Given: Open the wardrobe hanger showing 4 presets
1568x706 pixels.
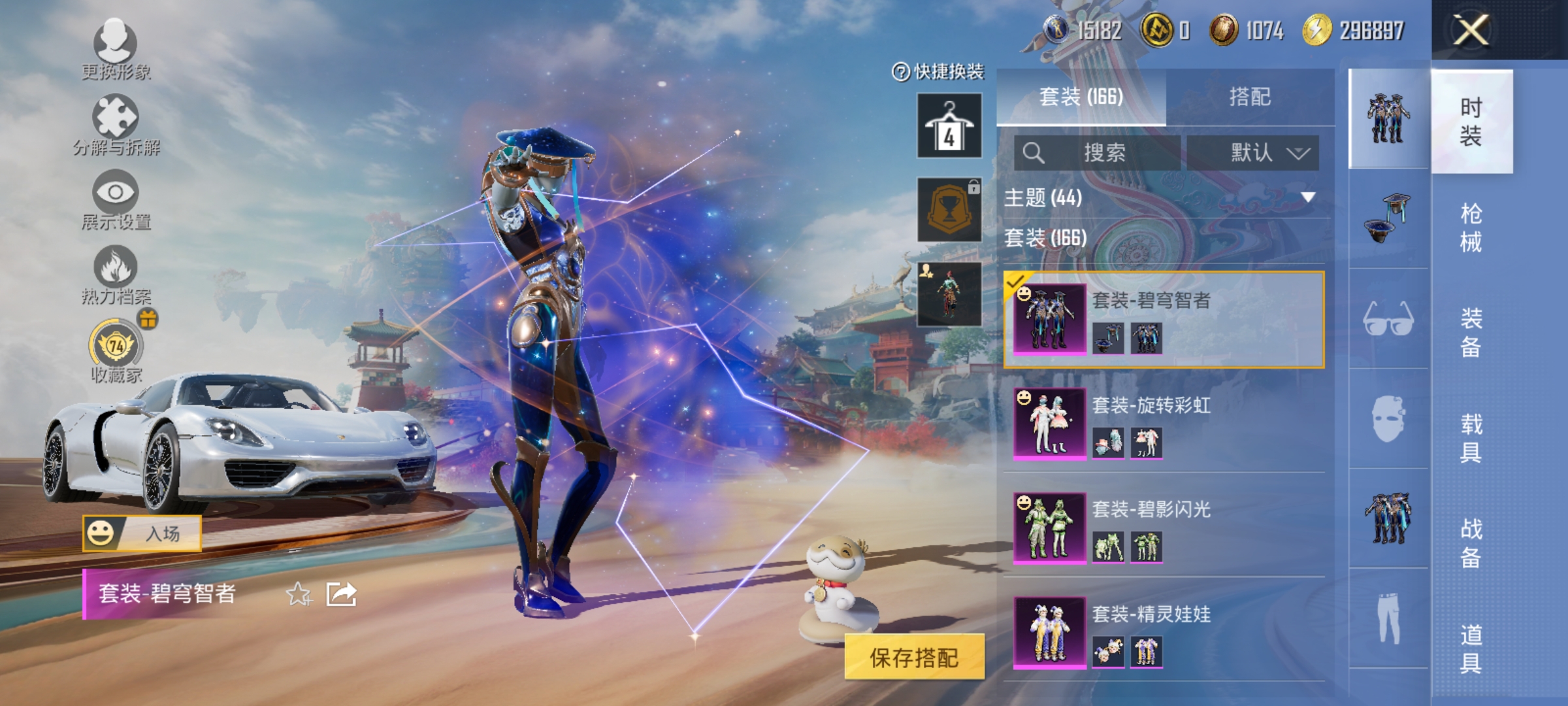Looking at the screenshot, I should point(949,126).
